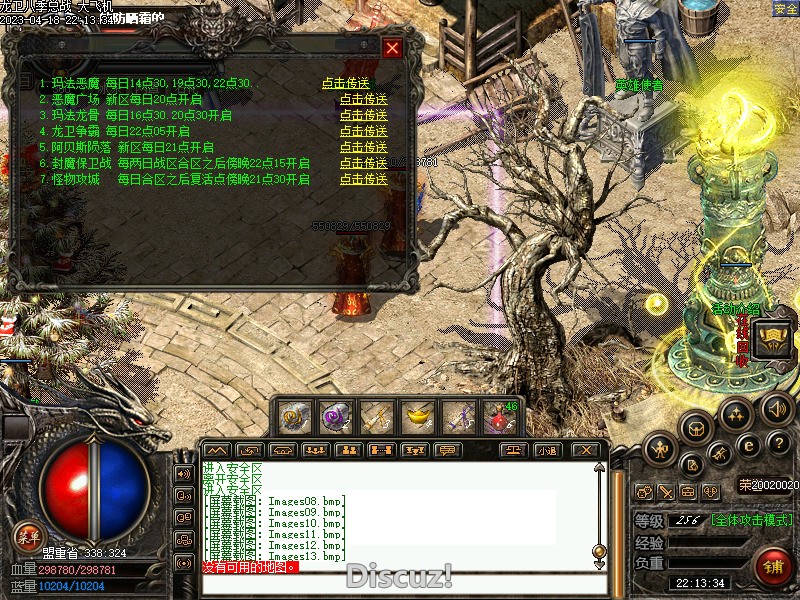
Task: Open the 铺 shop button
Action: (773, 567)
